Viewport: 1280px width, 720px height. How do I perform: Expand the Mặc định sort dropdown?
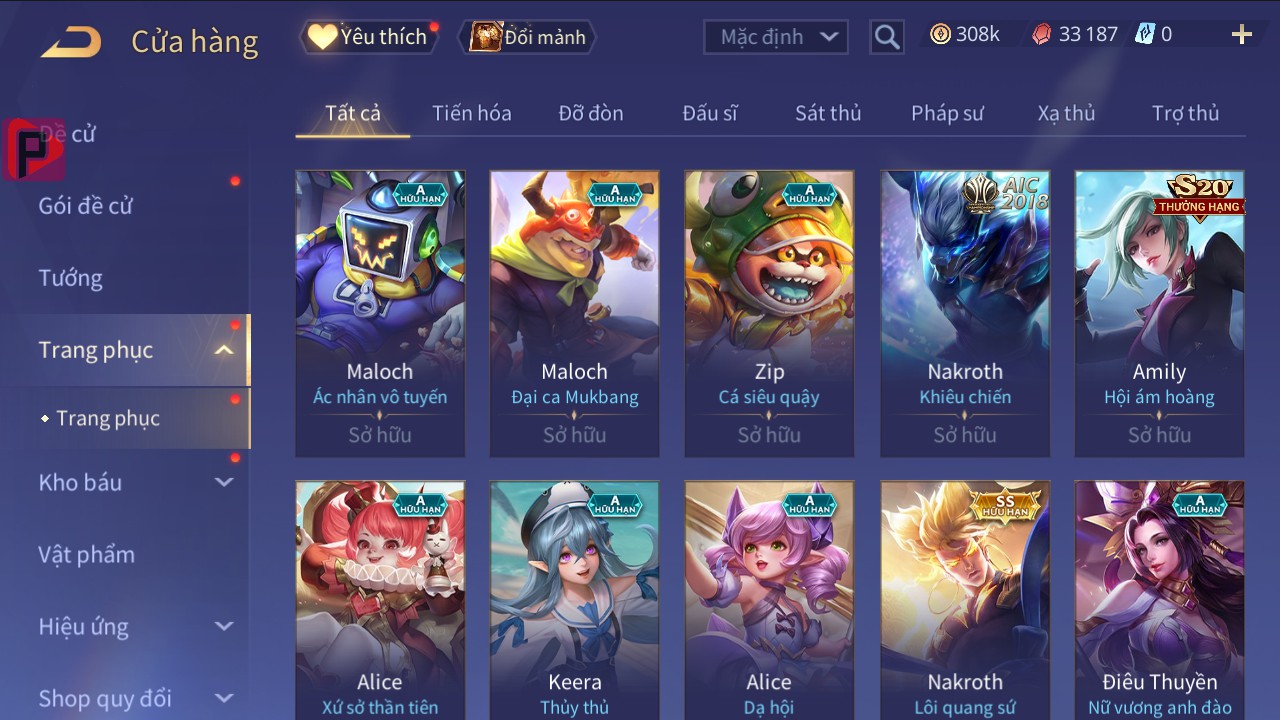click(x=776, y=37)
